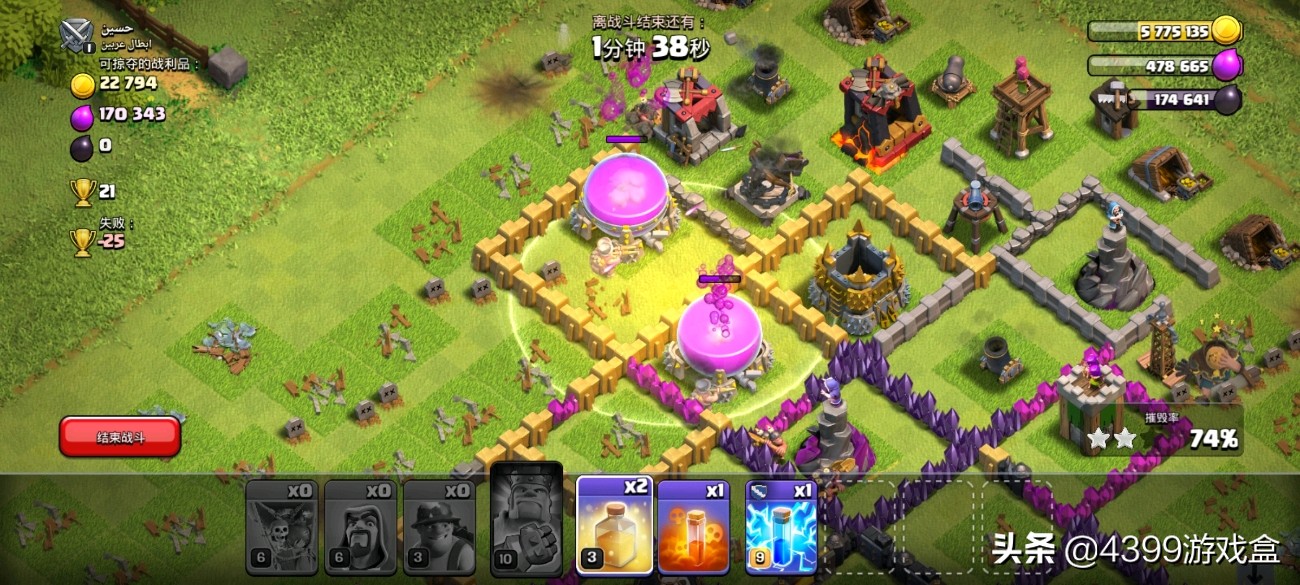
Task: Select the Heal spell card
Action: [x=614, y=525]
